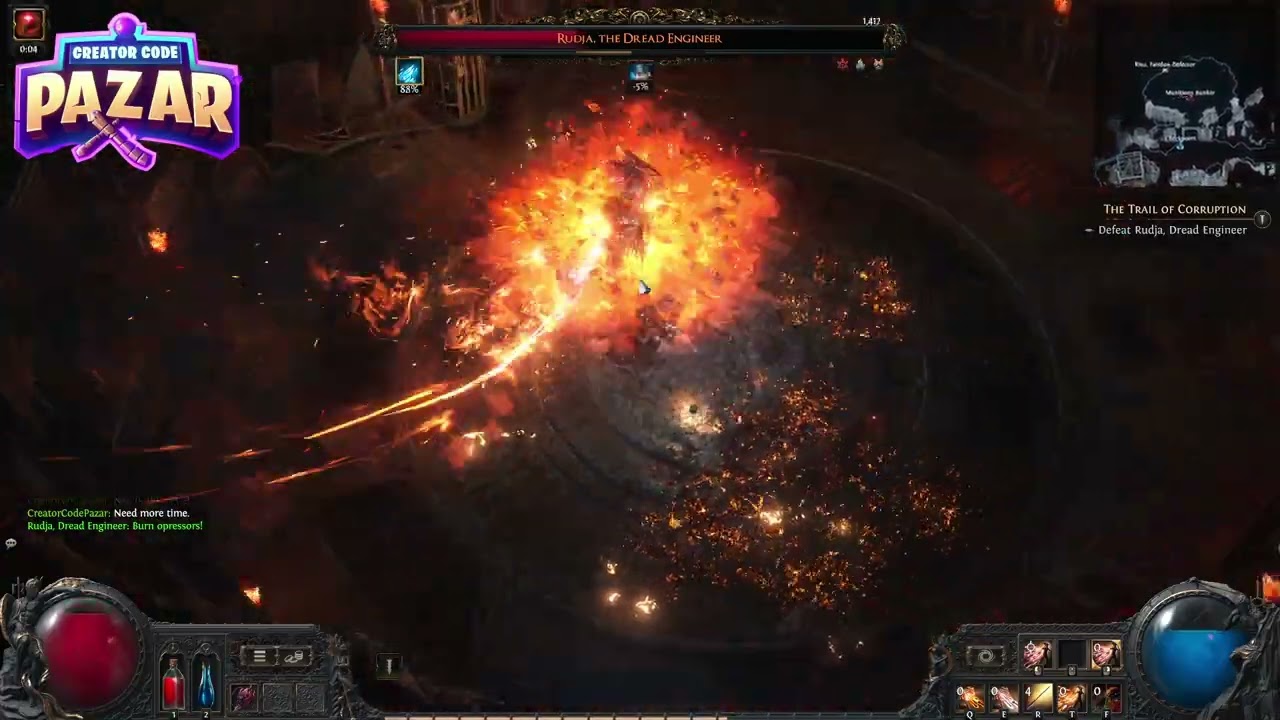Select The Trail of Corruption quest tracker
Image resolution: width=1280 pixels, height=720 pixels.
[x=1174, y=210]
